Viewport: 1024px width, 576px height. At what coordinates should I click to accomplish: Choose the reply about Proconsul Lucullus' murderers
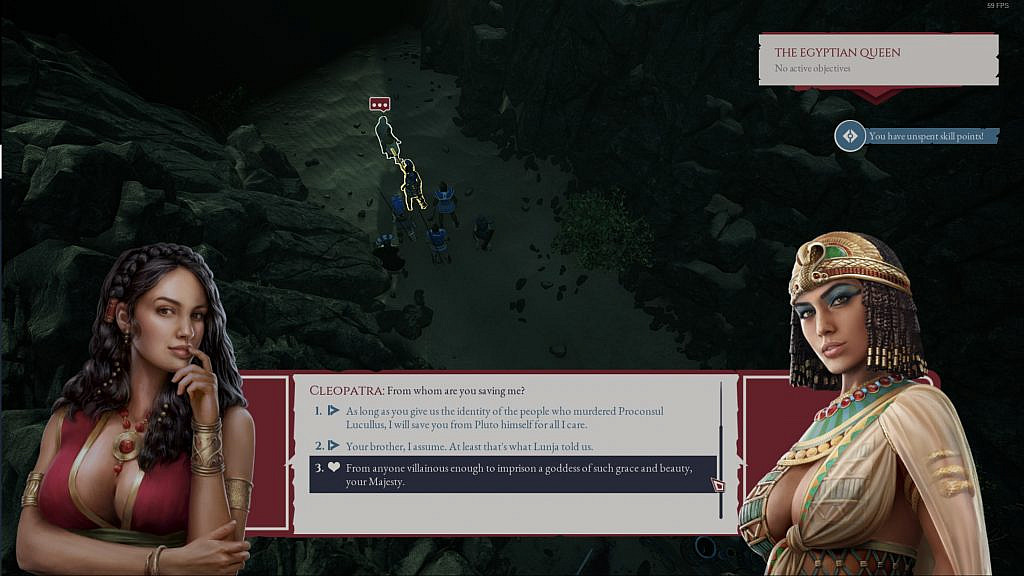click(x=504, y=418)
